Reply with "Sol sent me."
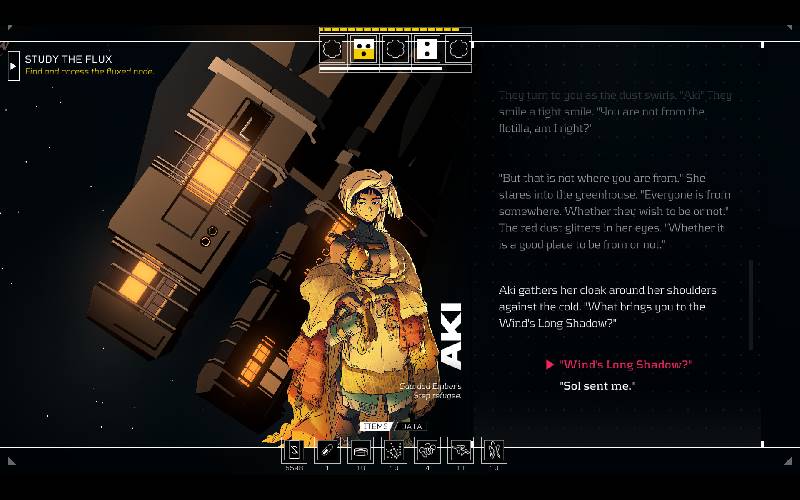 click(x=597, y=386)
